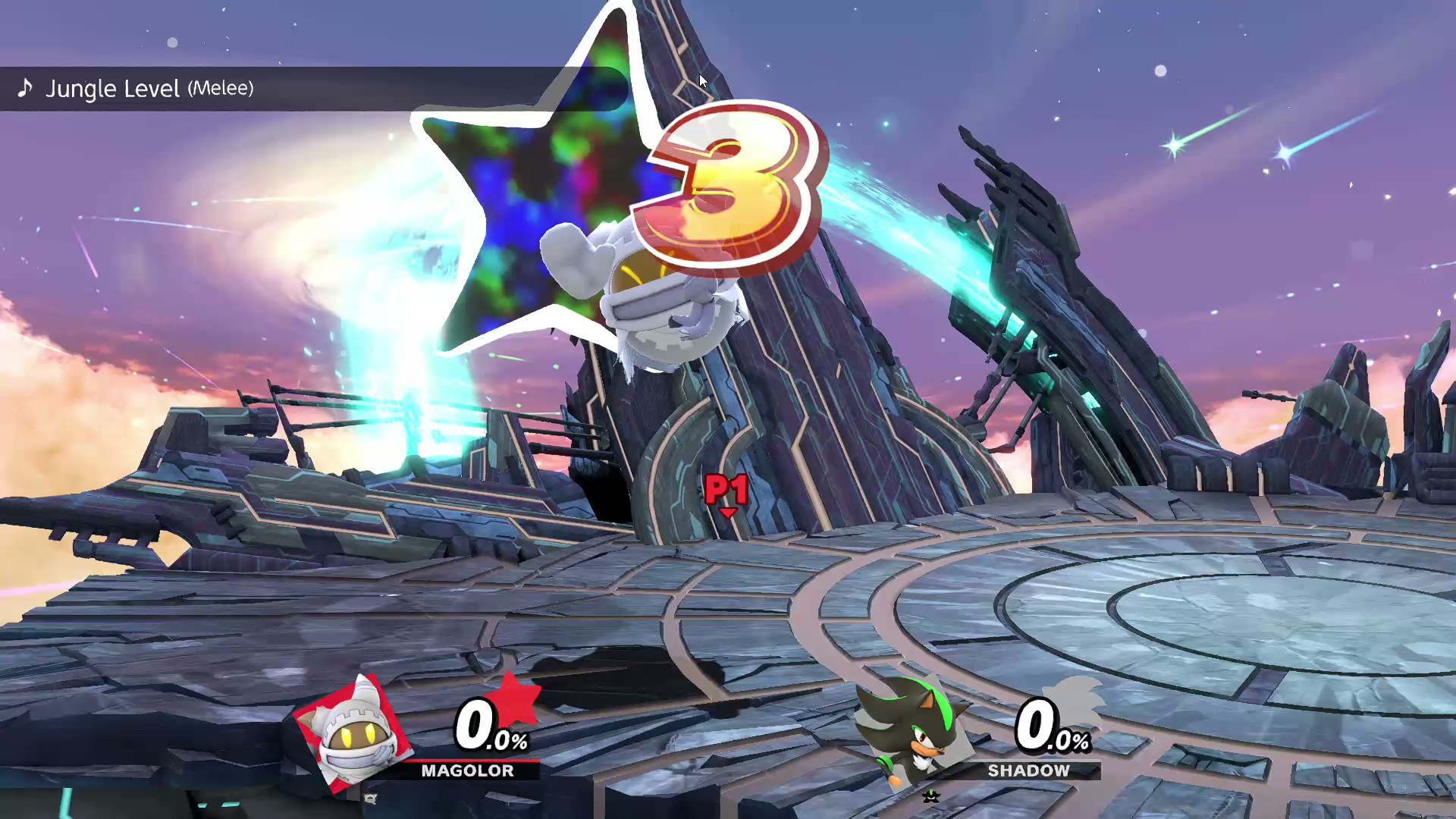Toggle the Magolor nameplate banner

[x=469, y=770]
